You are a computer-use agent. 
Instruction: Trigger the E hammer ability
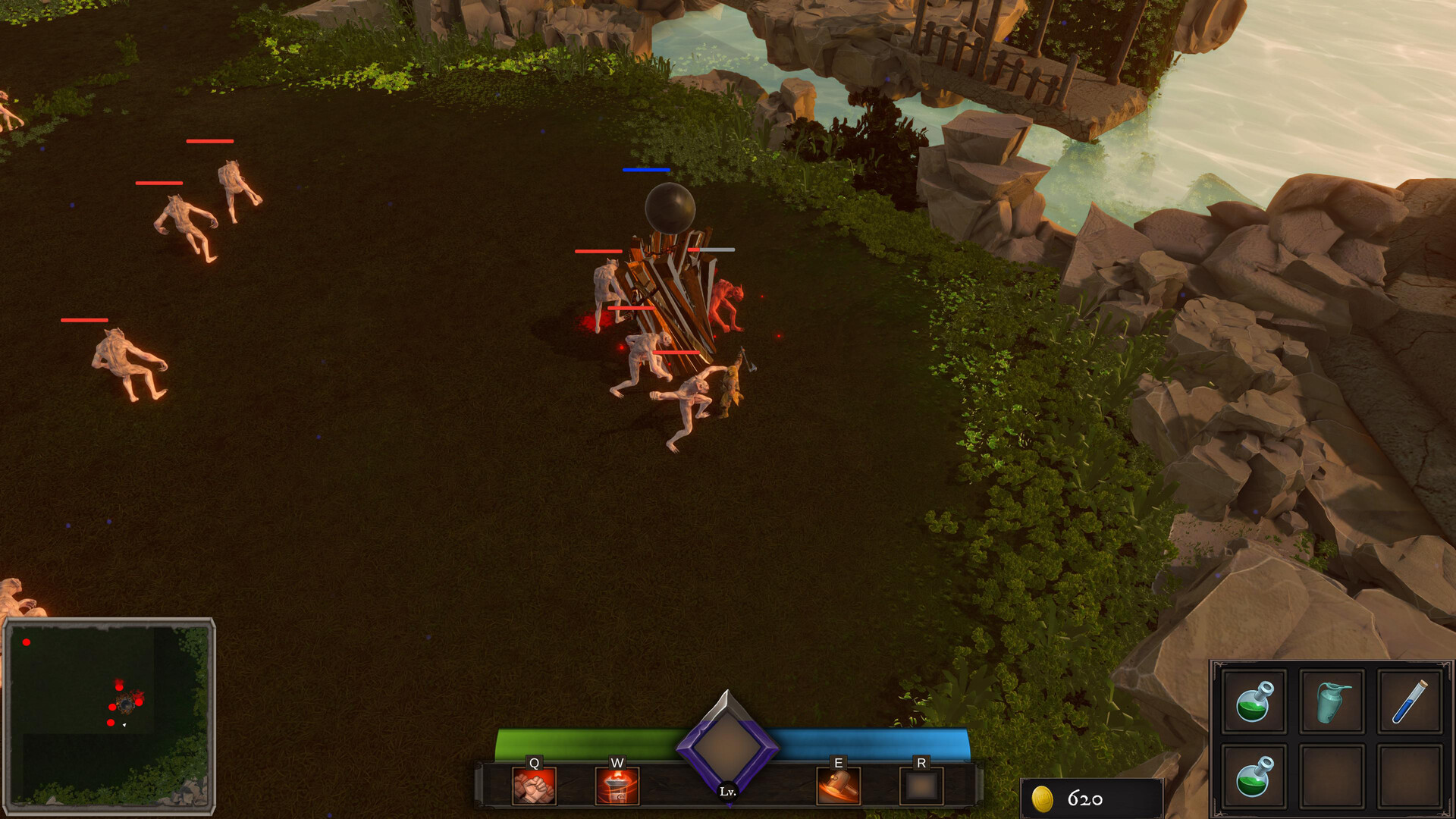point(839,788)
